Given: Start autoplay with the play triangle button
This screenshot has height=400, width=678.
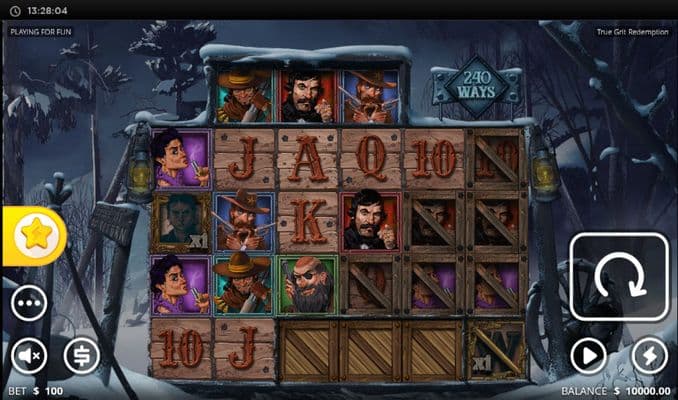Looking at the screenshot, I should point(589,355).
